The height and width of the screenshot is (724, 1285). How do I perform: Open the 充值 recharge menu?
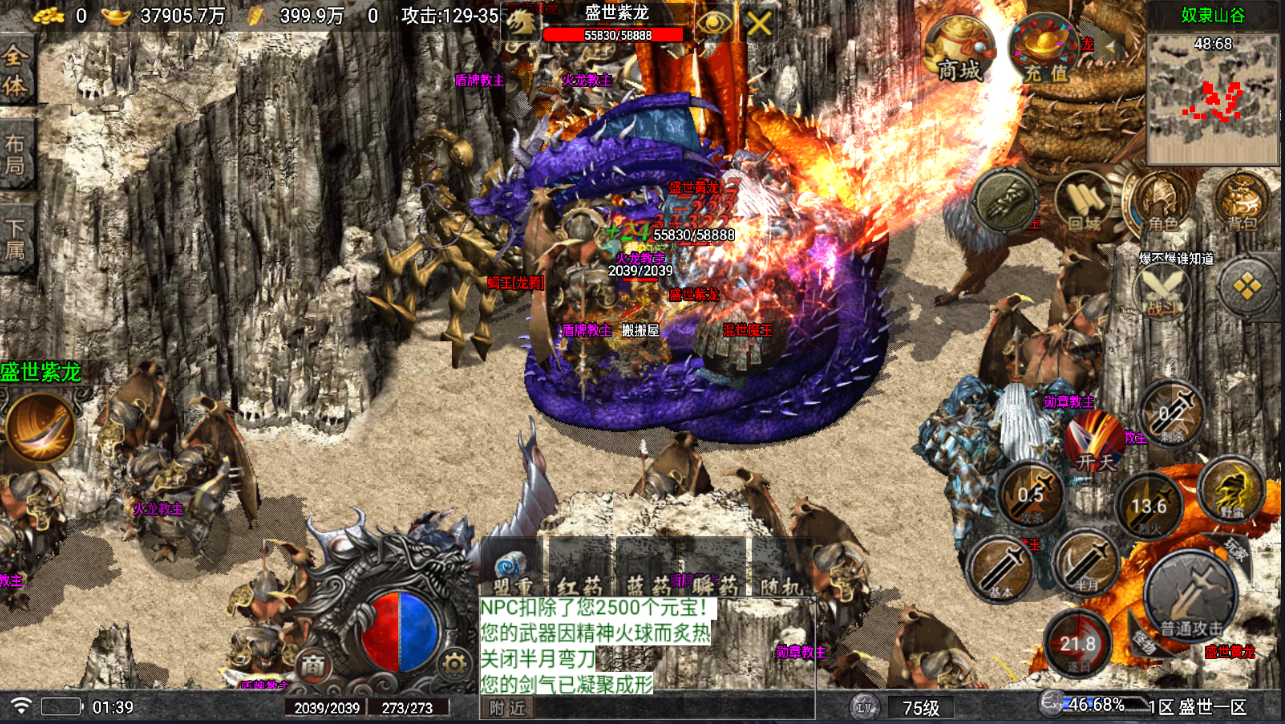(x=1044, y=50)
